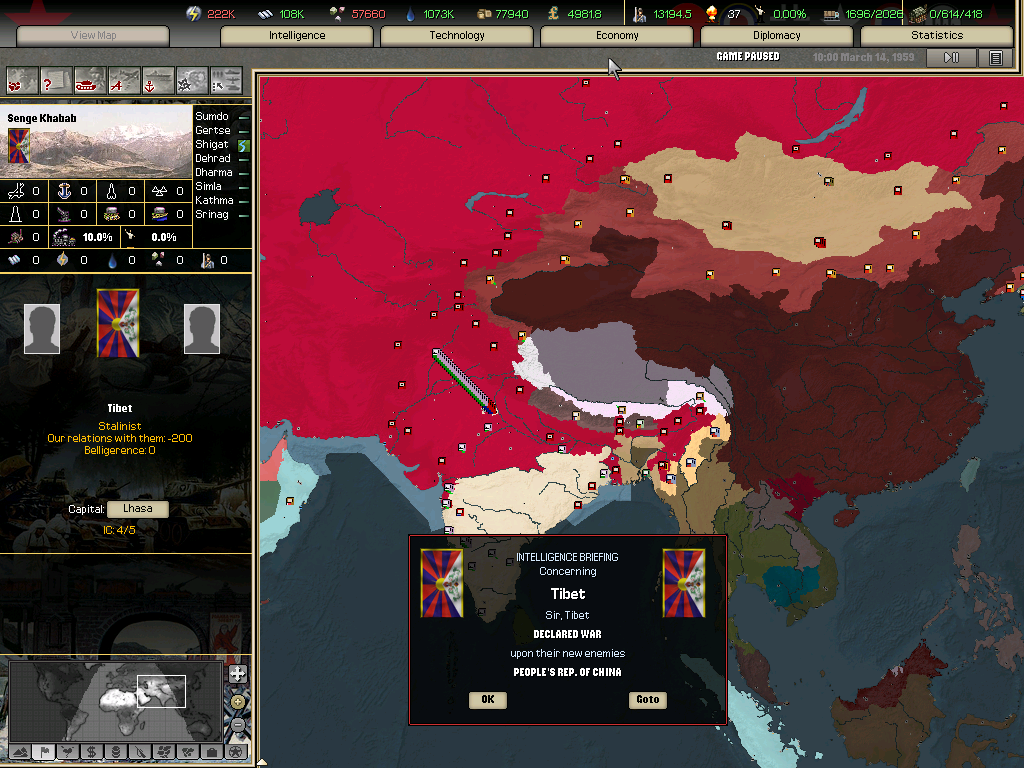Open the Statistics screen
The image size is (1024, 768).
coord(937,36)
